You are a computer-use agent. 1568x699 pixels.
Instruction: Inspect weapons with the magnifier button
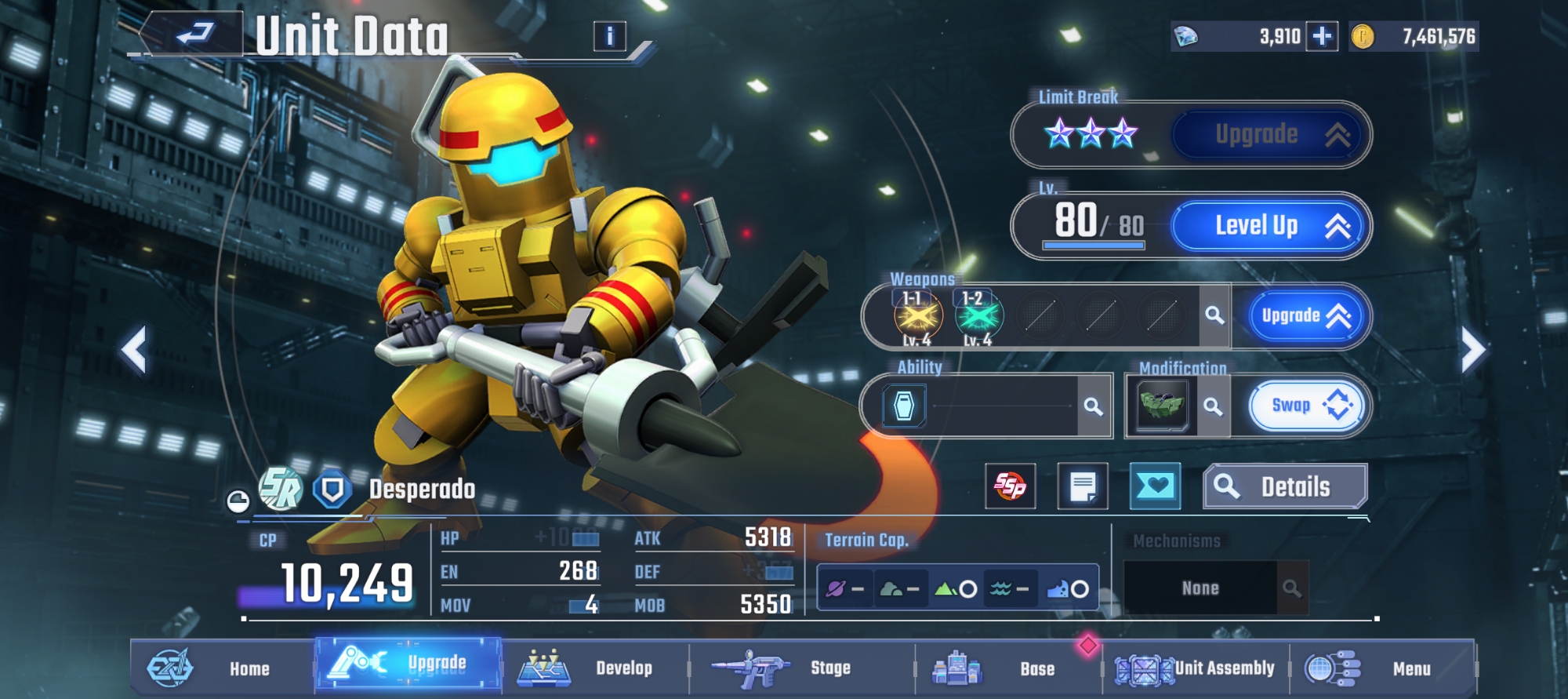[1214, 315]
